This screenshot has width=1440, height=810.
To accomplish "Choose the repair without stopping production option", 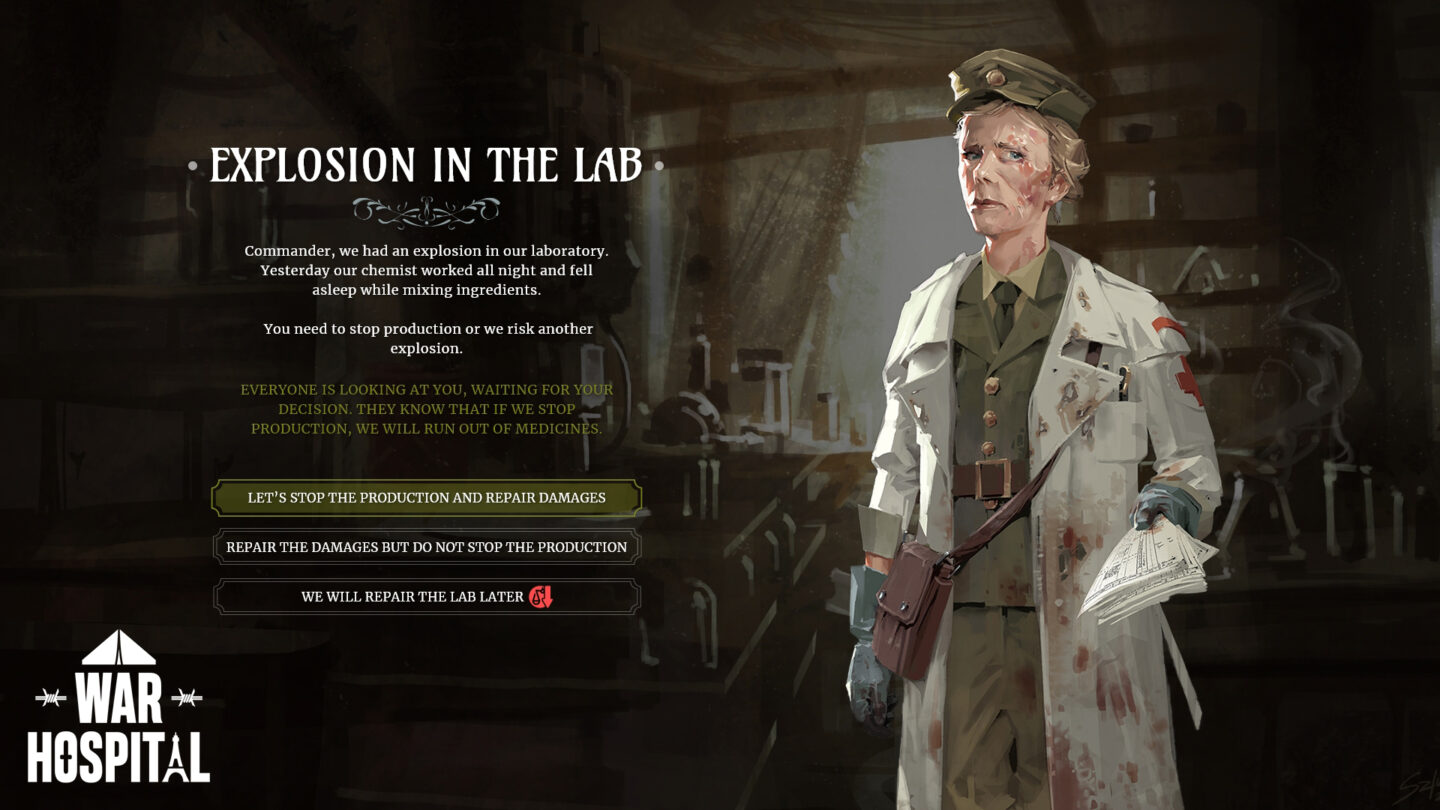I will (426, 546).
